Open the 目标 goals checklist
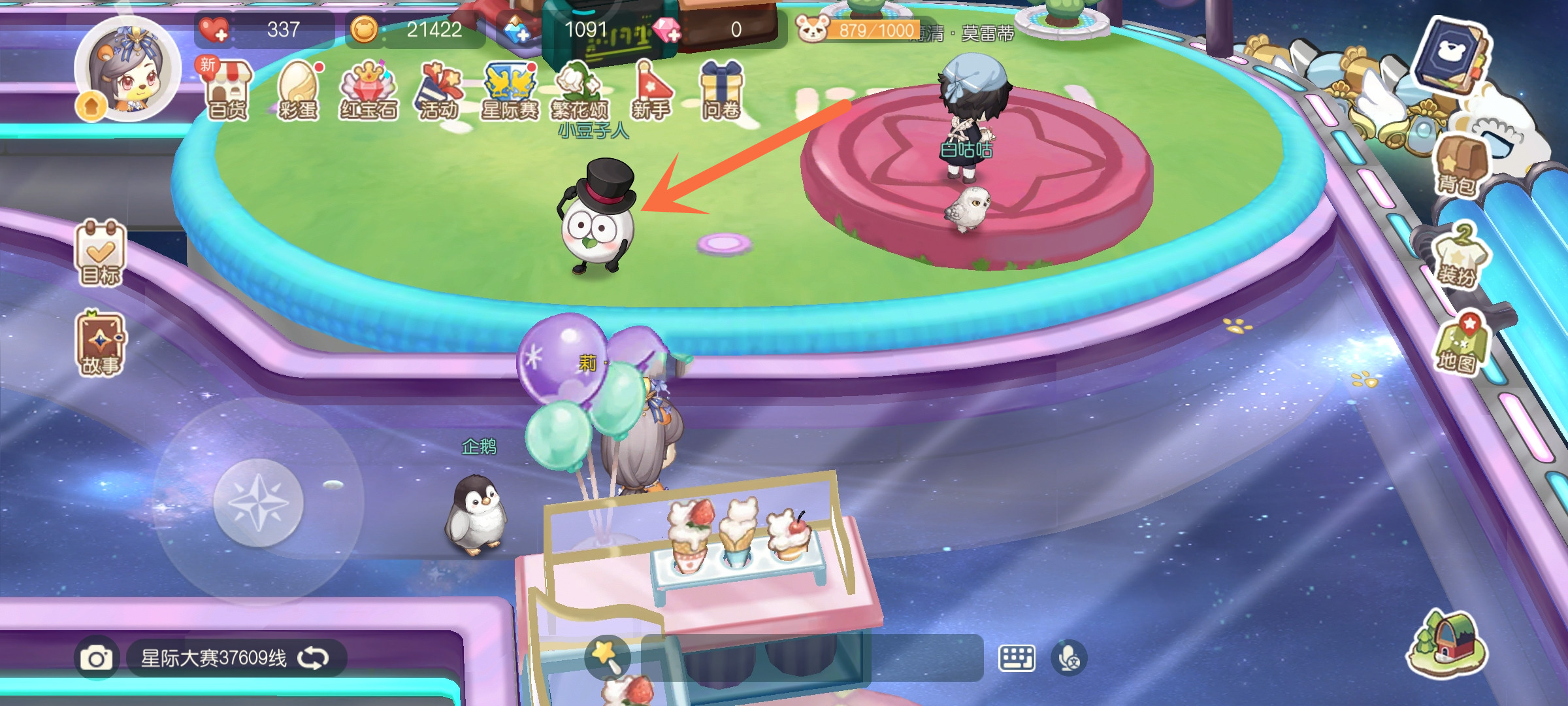 click(100, 254)
